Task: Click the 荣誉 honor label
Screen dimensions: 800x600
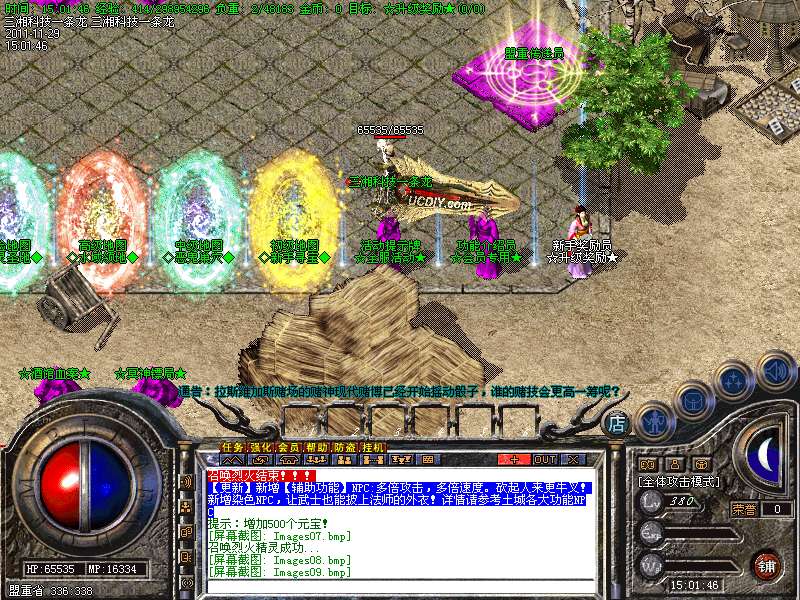Action: [743, 509]
